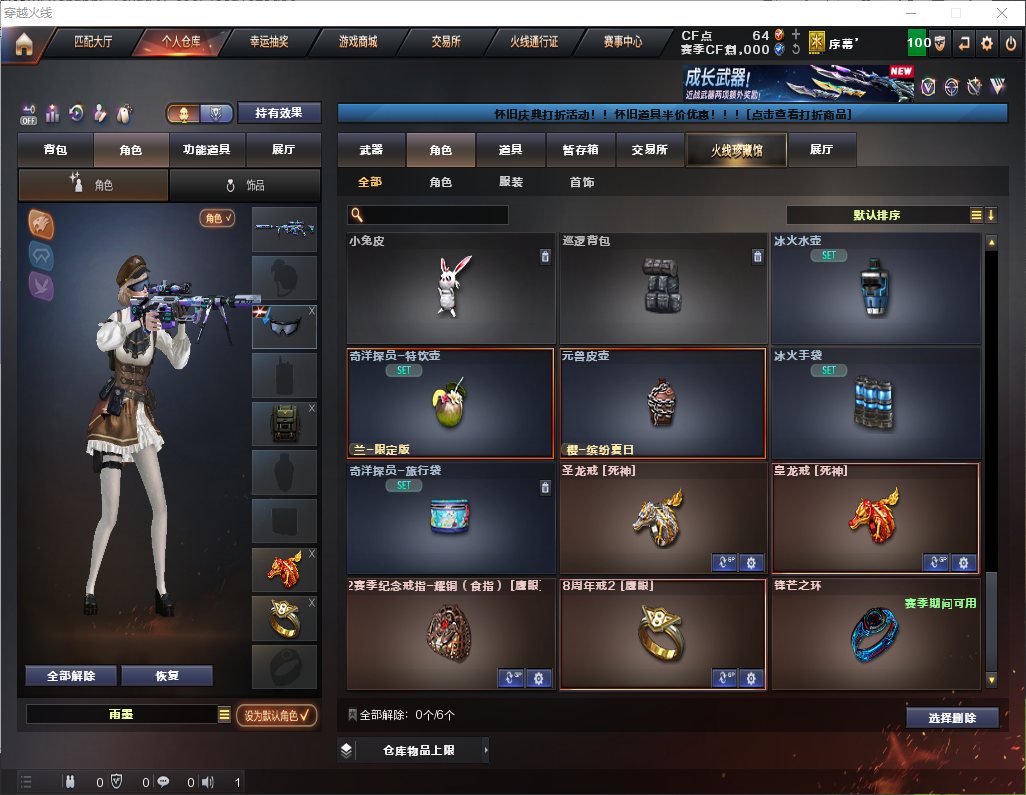1026x795 pixels.
Task: Filter items by 服装 clothing
Action: pyautogui.click(x=511, y=182)
